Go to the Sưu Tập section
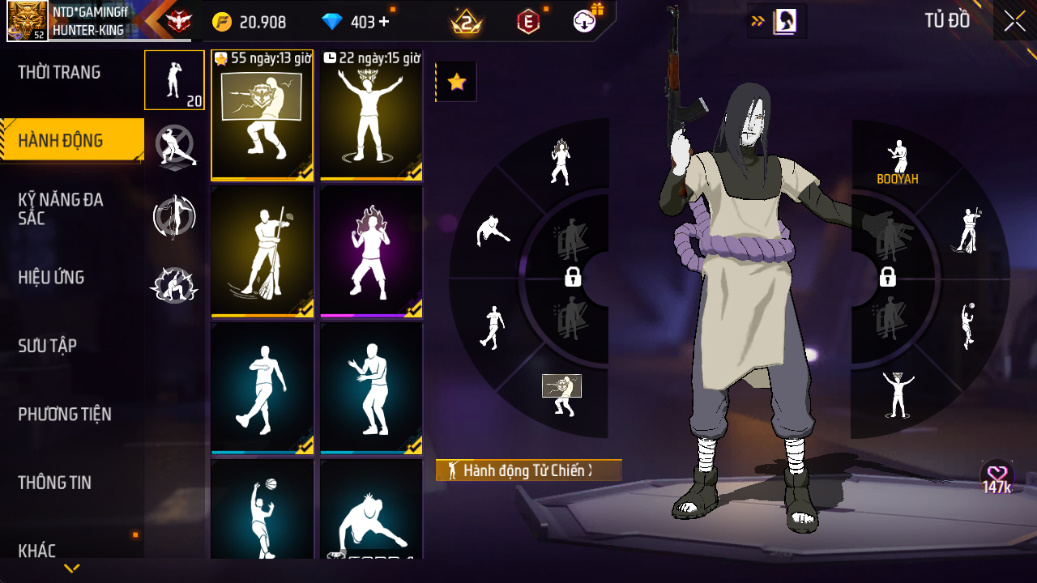 (47, 345)
